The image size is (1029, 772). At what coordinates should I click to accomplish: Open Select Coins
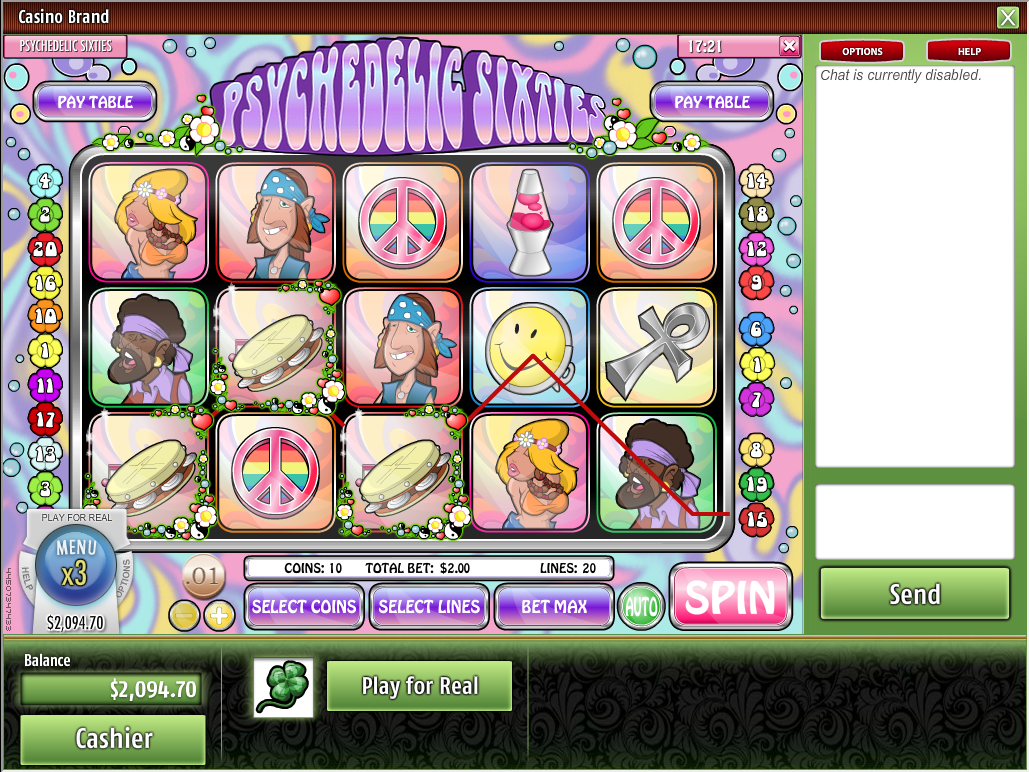pyautogui.click(x=304, y=606)
